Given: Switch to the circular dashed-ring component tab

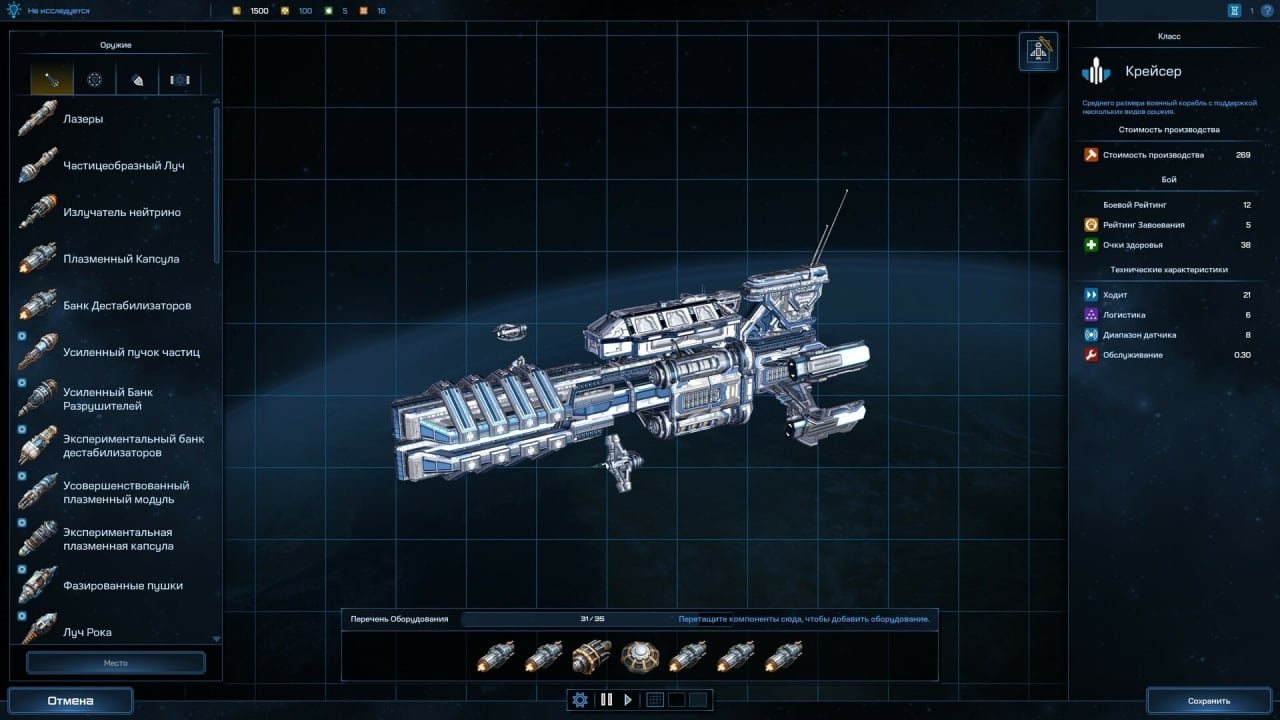Looking at the screenshot, I should [94, 80].
